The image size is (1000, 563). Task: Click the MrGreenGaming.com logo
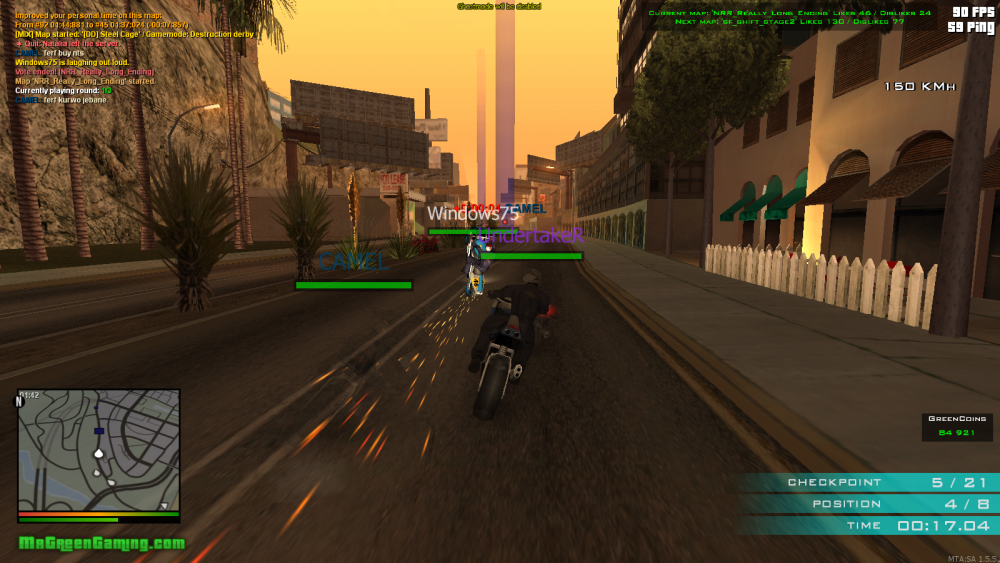coord(102,543)
